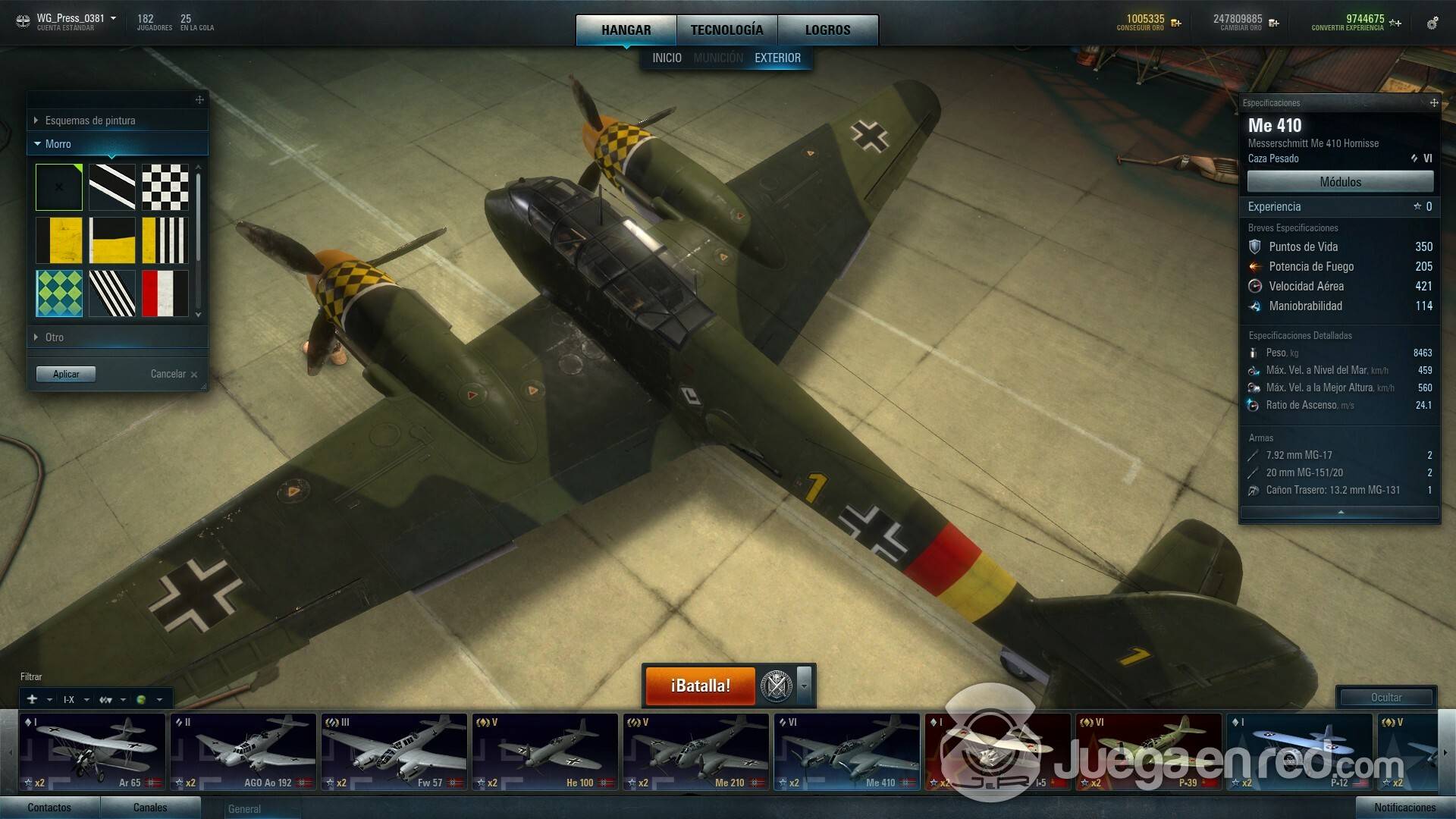Open the Logros tab
The height and width of the screenshot is (819, 1456).
pos(827,30)
